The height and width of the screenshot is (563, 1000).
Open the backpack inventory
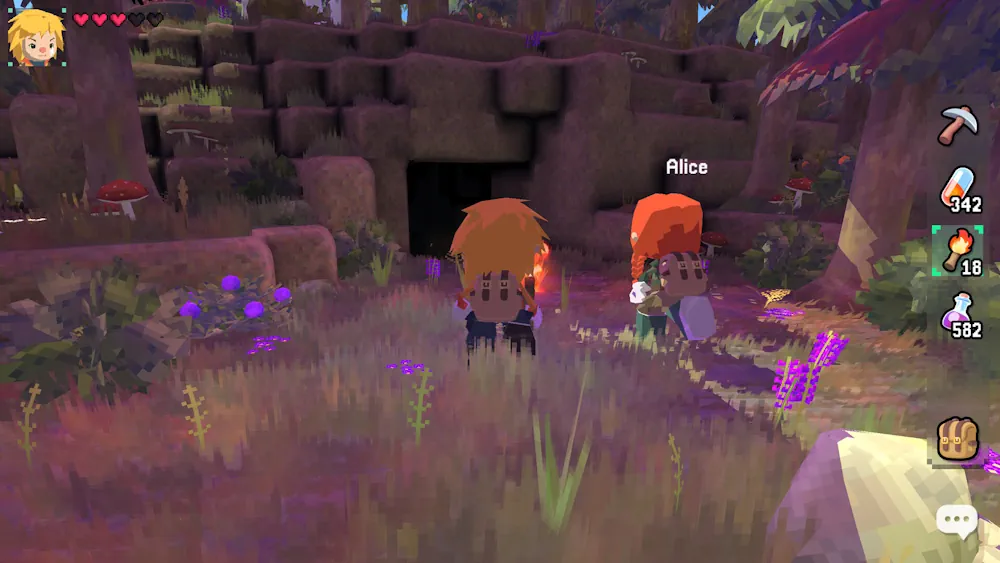957,440
